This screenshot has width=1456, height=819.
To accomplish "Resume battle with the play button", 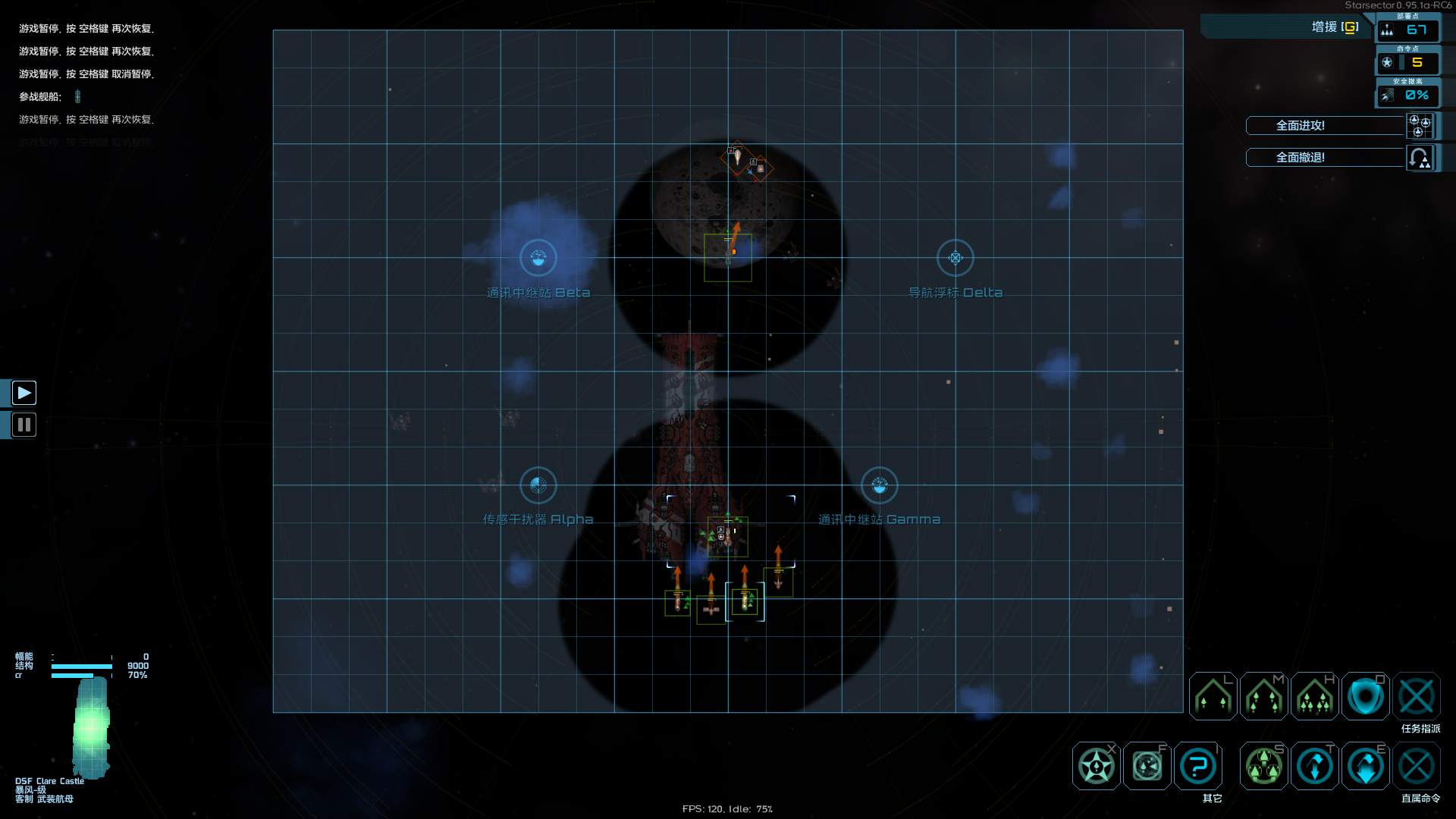I will click(24, 393).
